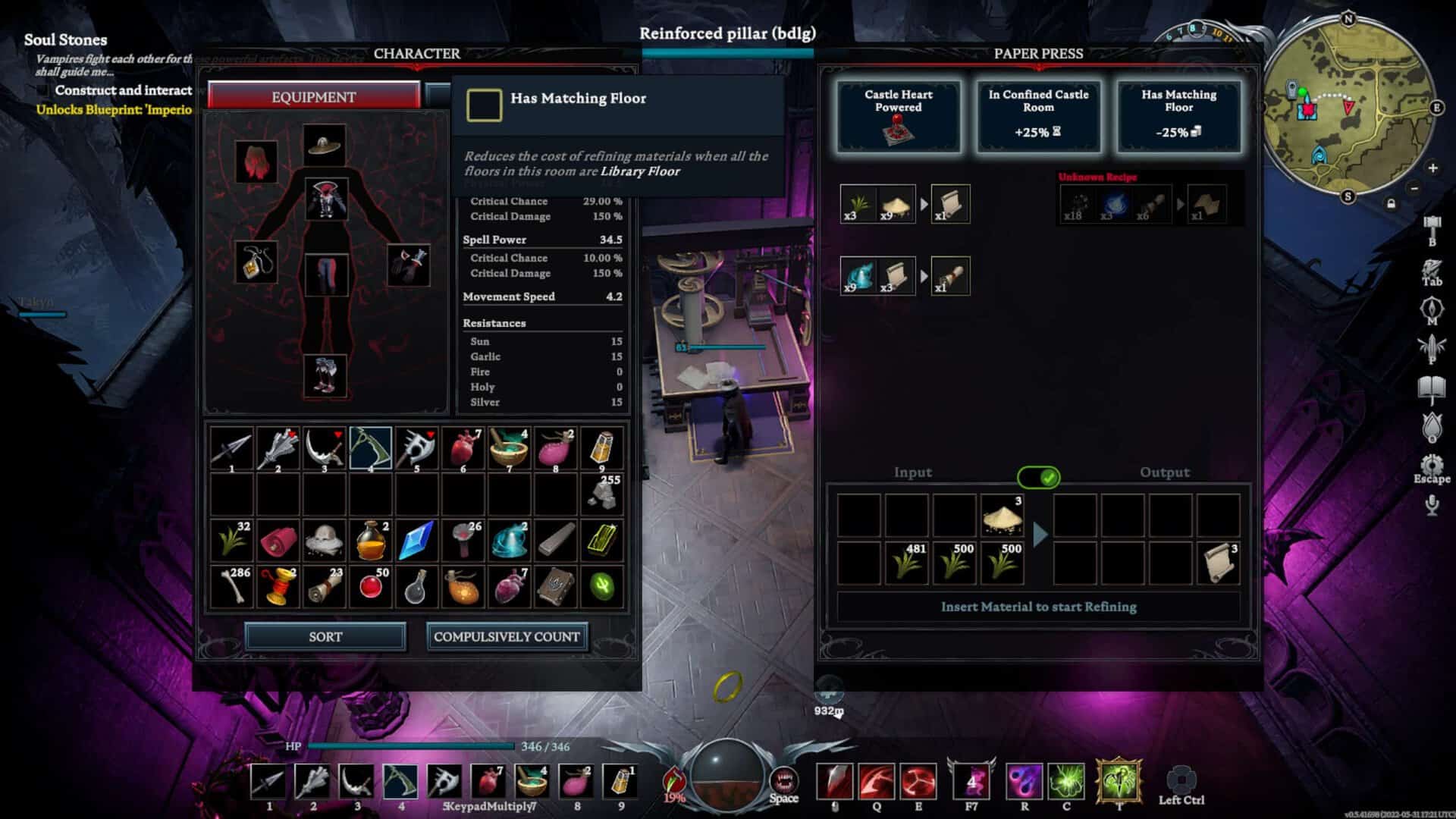Pick the 481 plant fibre input stack
1456x819 pixels.
(906, 564)
